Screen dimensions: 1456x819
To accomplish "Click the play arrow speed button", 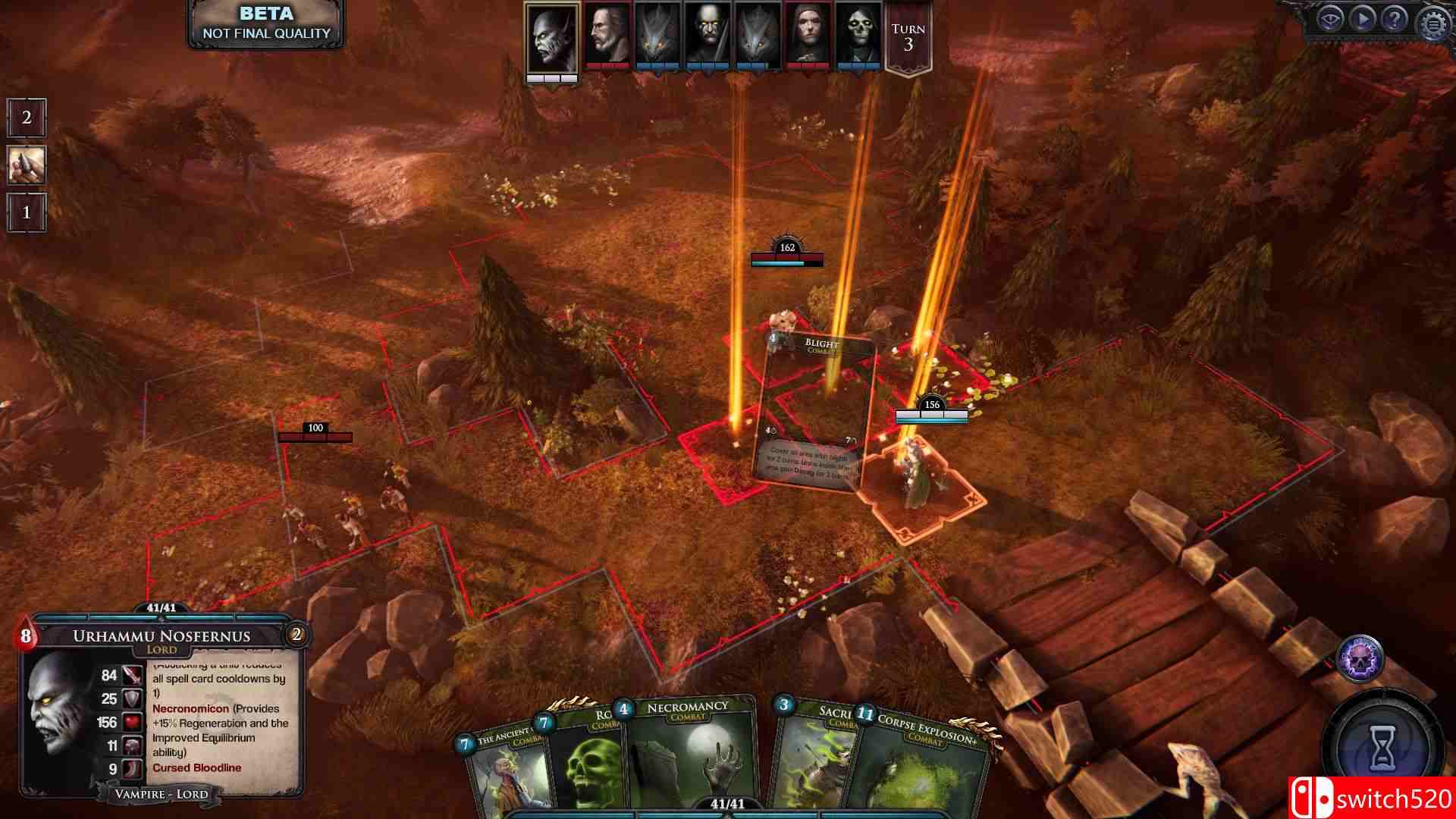I will [x=1362, y=20].
